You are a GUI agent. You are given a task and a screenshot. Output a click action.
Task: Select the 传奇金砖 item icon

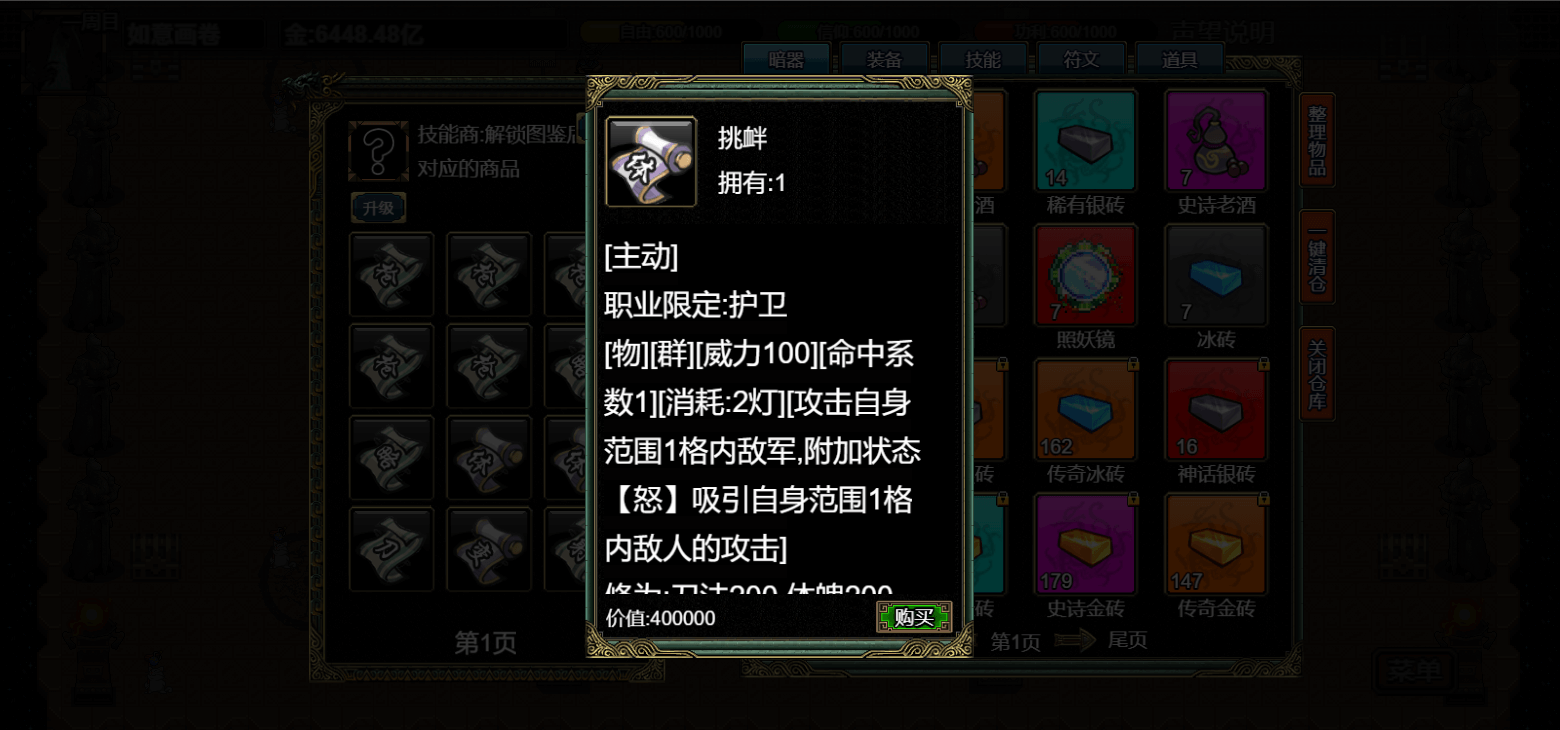(x=1216, y=540)
